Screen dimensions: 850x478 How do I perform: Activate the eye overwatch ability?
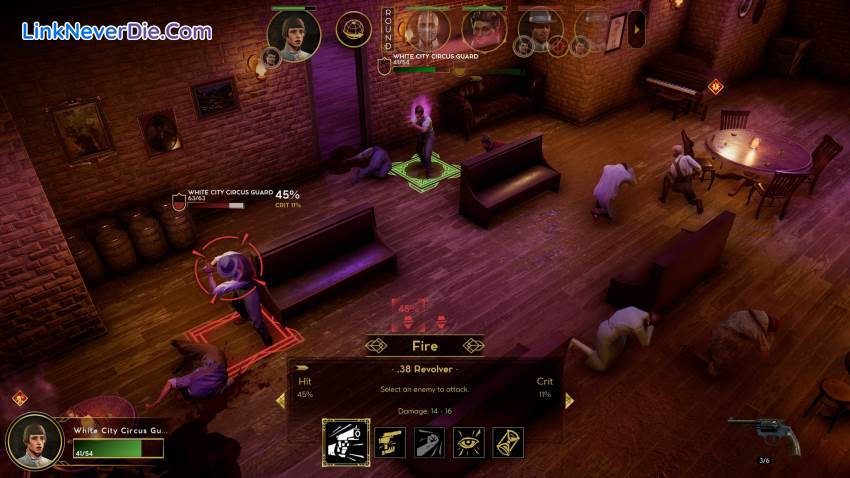click(469, 441)
